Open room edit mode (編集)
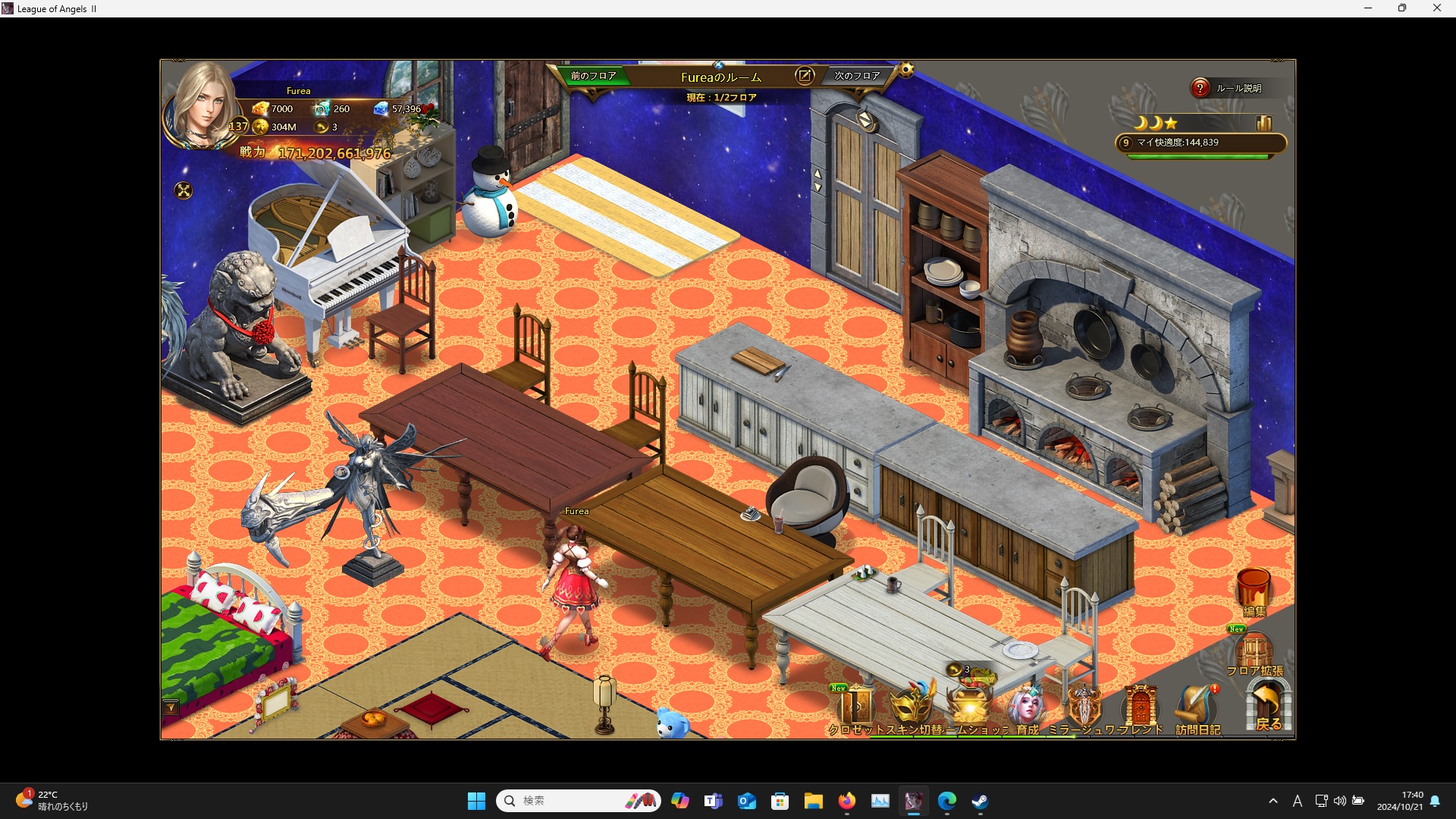The width and height of the screenshot is (1456, 819). pos(1254,591)
